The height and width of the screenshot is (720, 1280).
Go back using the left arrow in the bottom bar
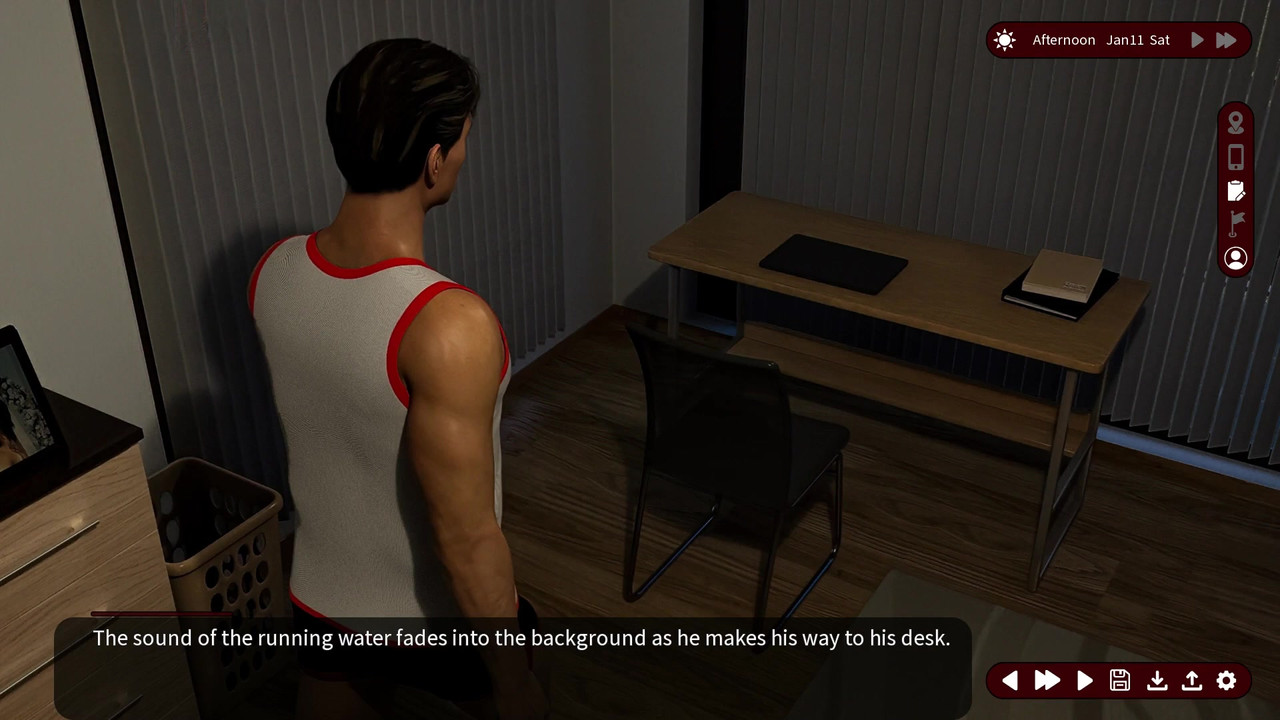(x=1010, y=681)
